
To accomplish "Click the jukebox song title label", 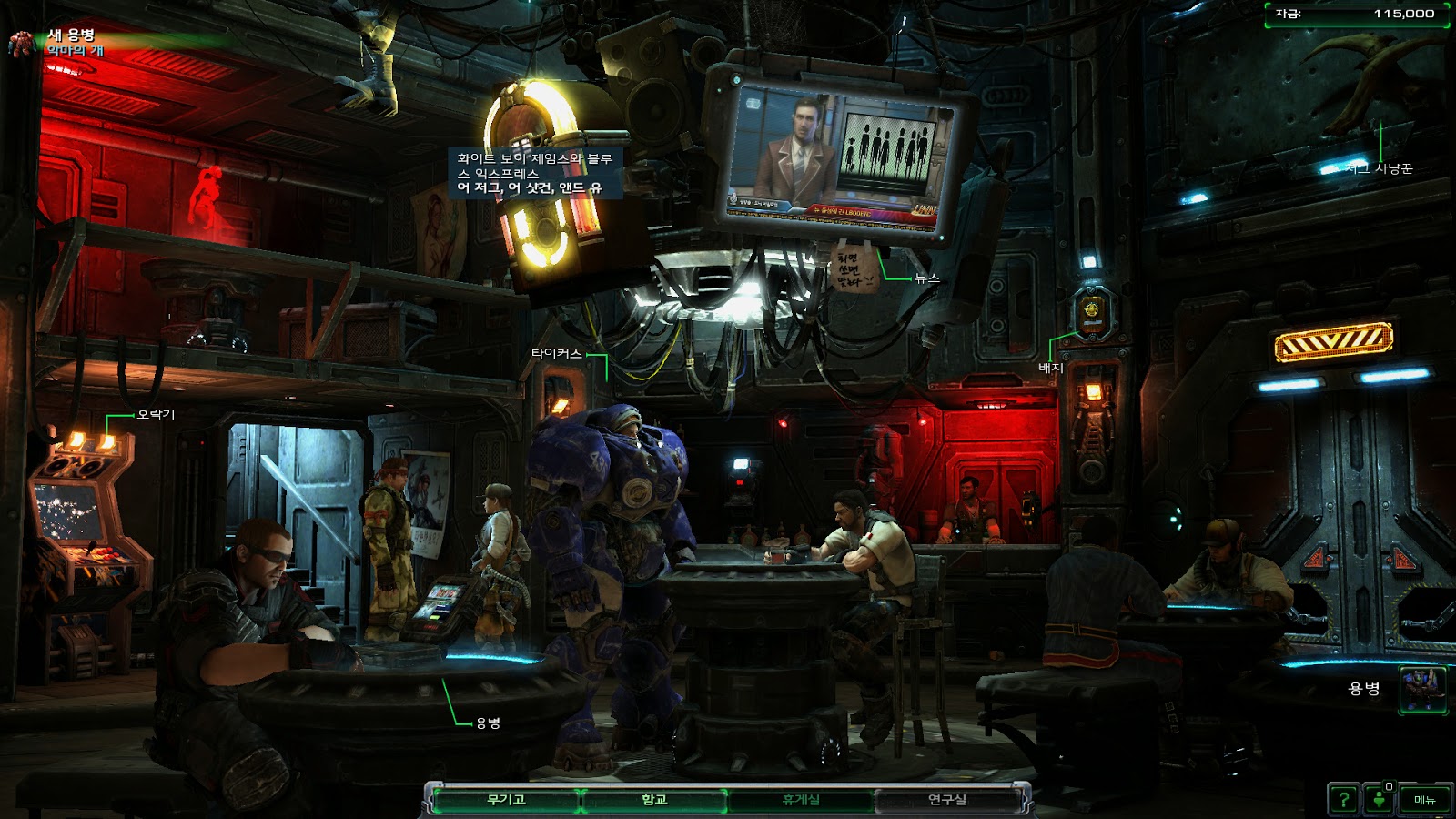I will pyautogui.click(x=535, y=173).
